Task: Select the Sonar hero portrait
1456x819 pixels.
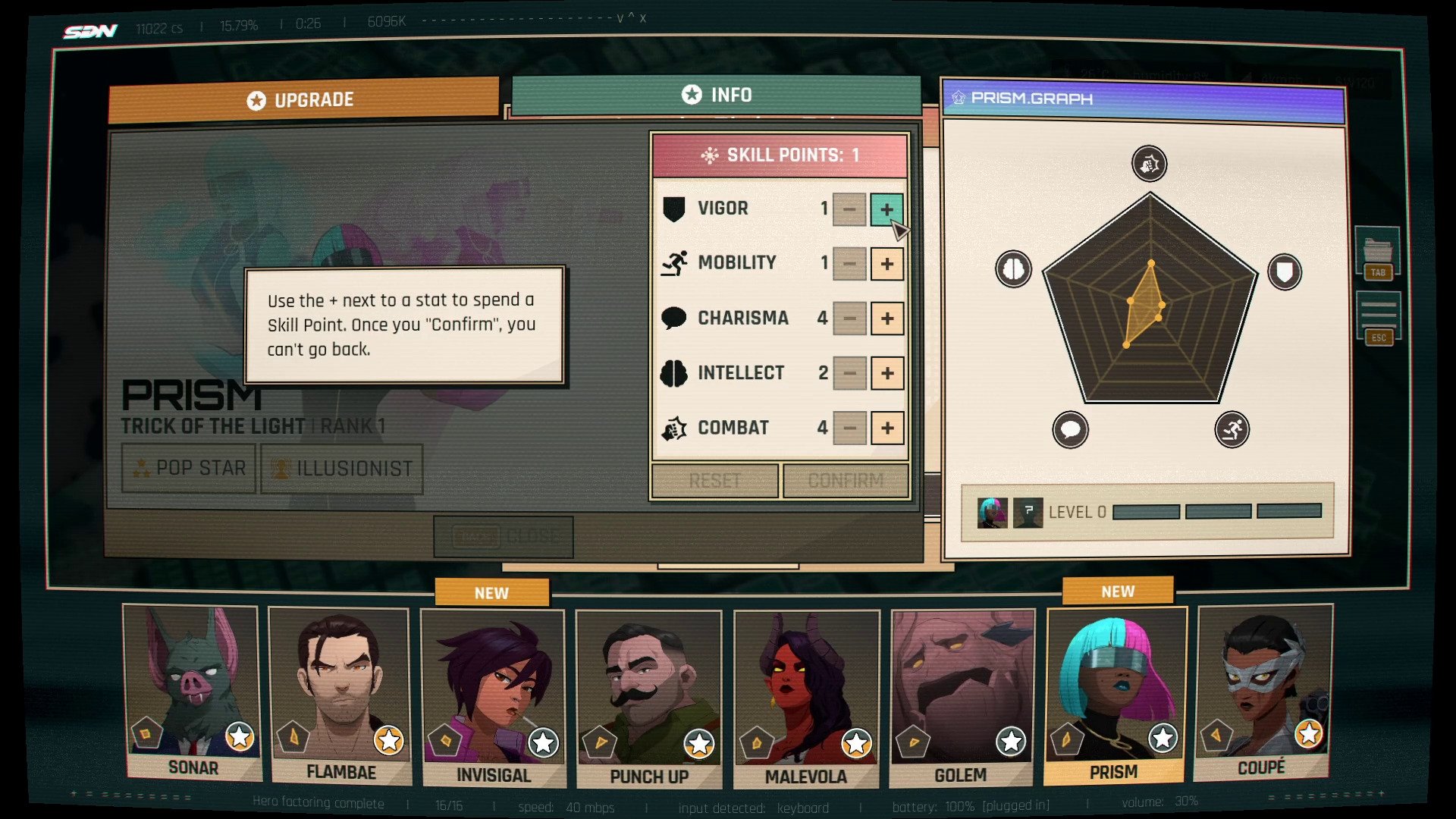Action: (x=193, y=690)
